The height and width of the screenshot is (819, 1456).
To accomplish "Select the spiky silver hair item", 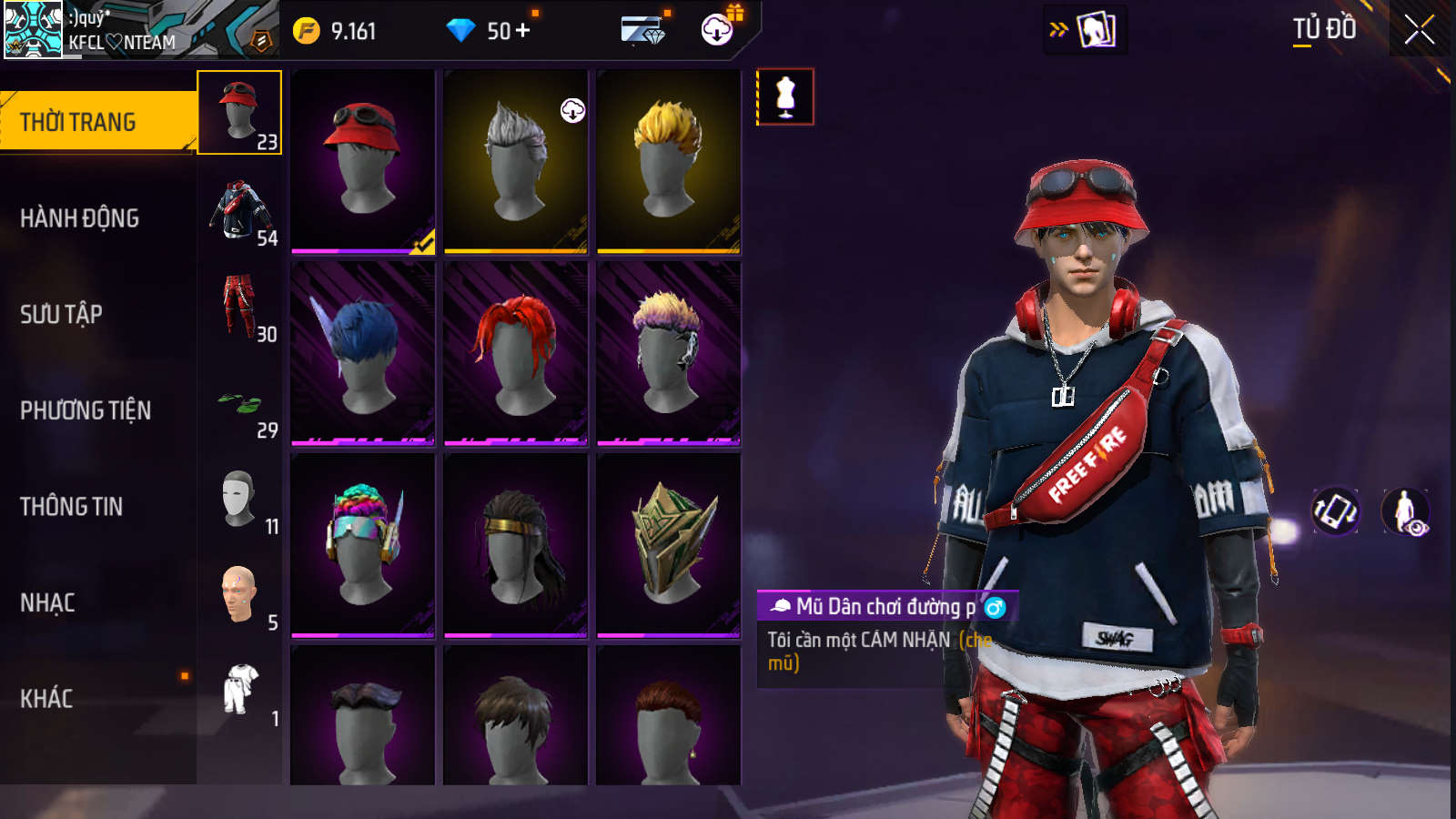I will (516, 161).
